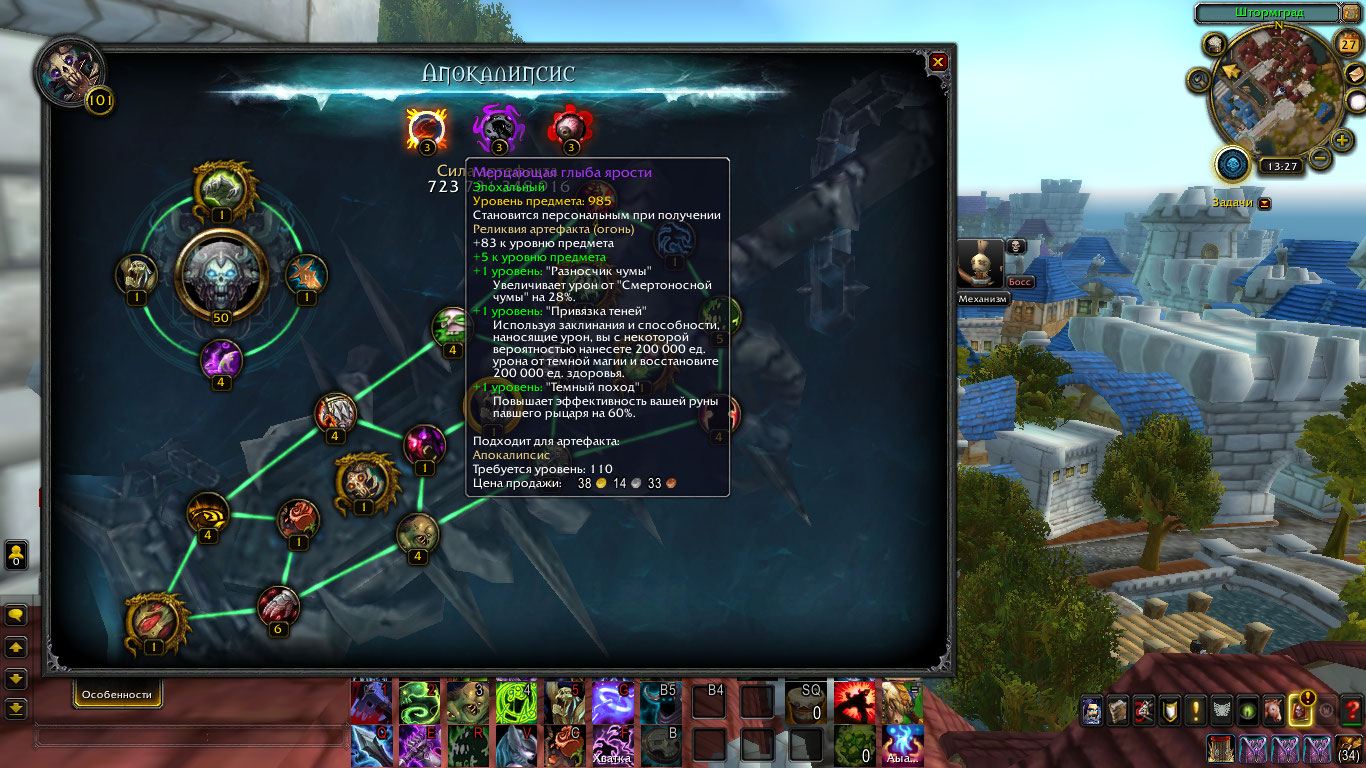Click the fire relic slot icon
1366x768 pixels.
coord(427,128)
